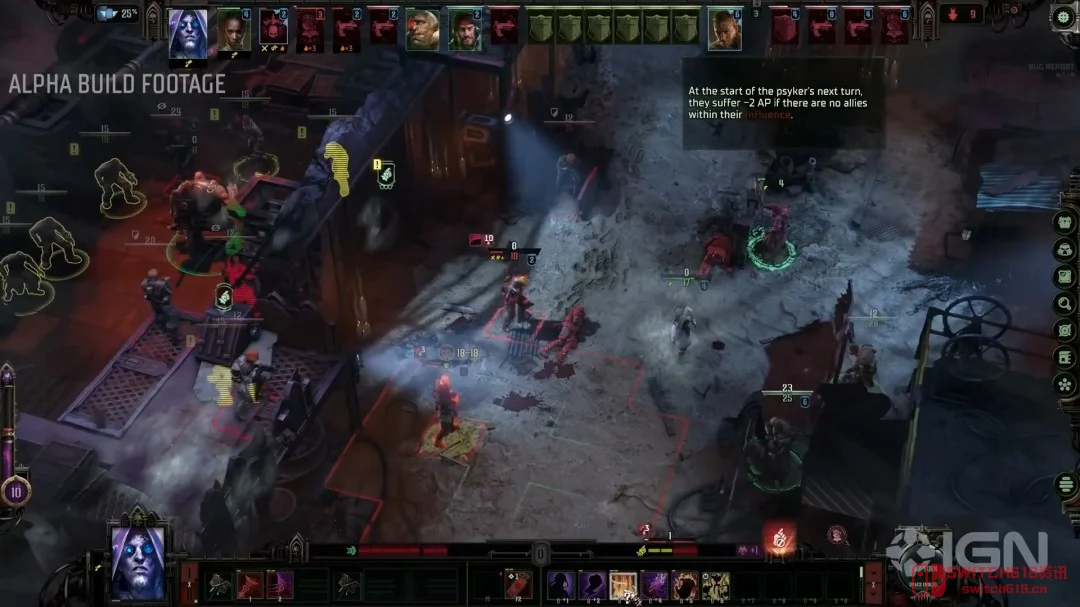Click the glowing red flame action button
Image resolution: width=1080 pixels, height=607 pixels.
pos(779,537)
